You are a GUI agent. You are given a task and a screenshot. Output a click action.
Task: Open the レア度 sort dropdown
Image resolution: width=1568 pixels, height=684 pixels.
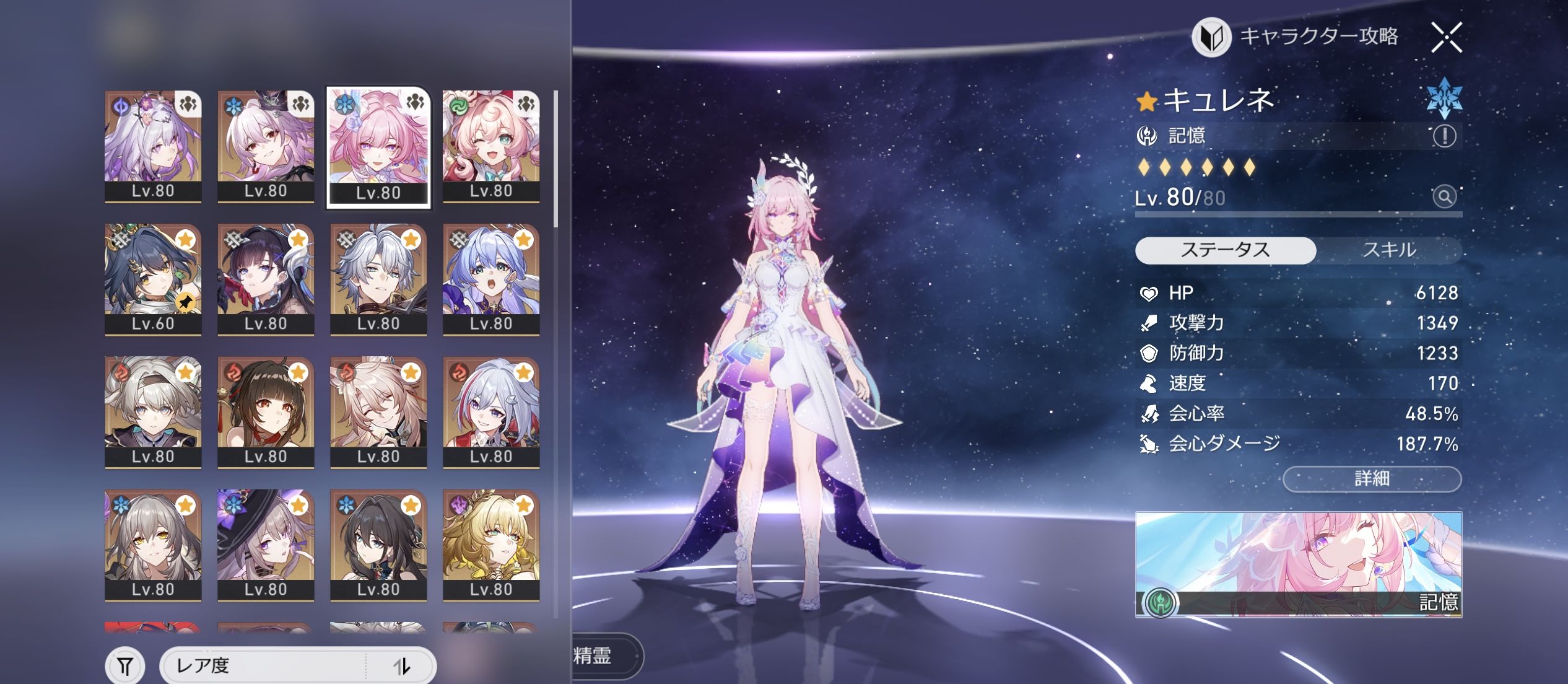pyautogui.click(x=266, y=666)
